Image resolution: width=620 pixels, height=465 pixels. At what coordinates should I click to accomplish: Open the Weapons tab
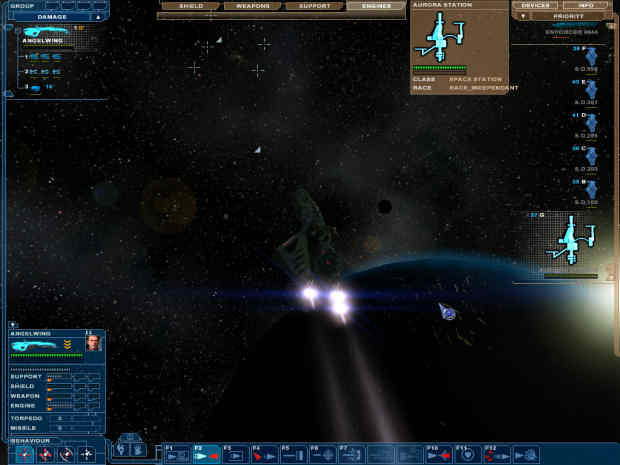pyautogui.click(x=253, y=6)
